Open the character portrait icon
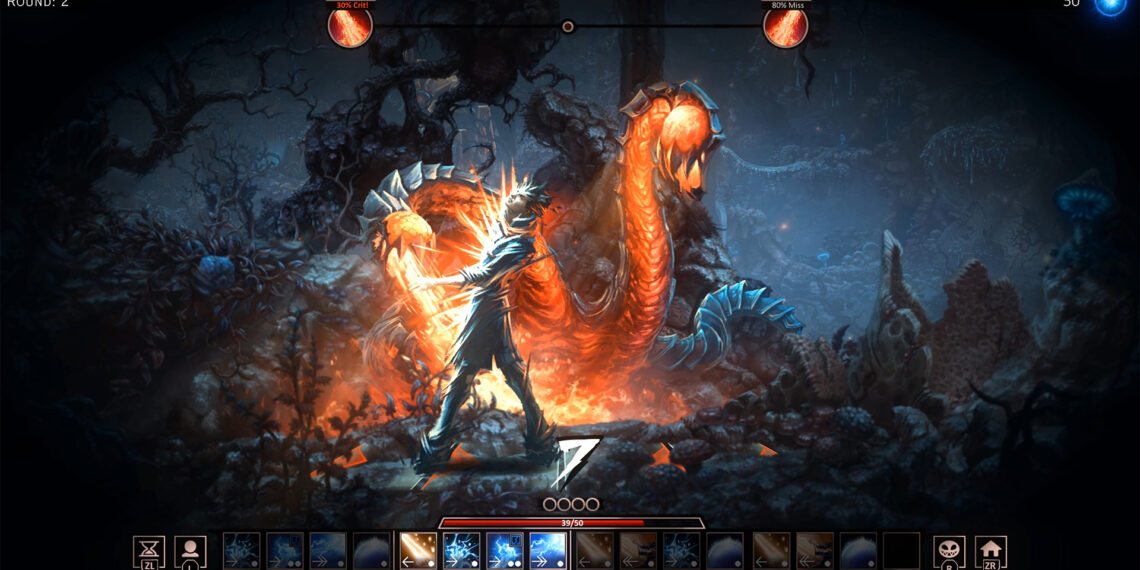 pos(190,550)
